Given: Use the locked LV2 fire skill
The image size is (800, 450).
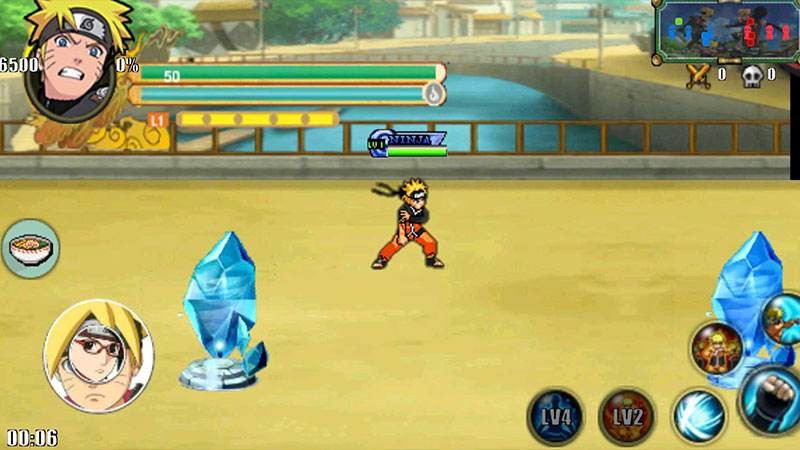Looking at the screenshot, I should pos(626,415).
